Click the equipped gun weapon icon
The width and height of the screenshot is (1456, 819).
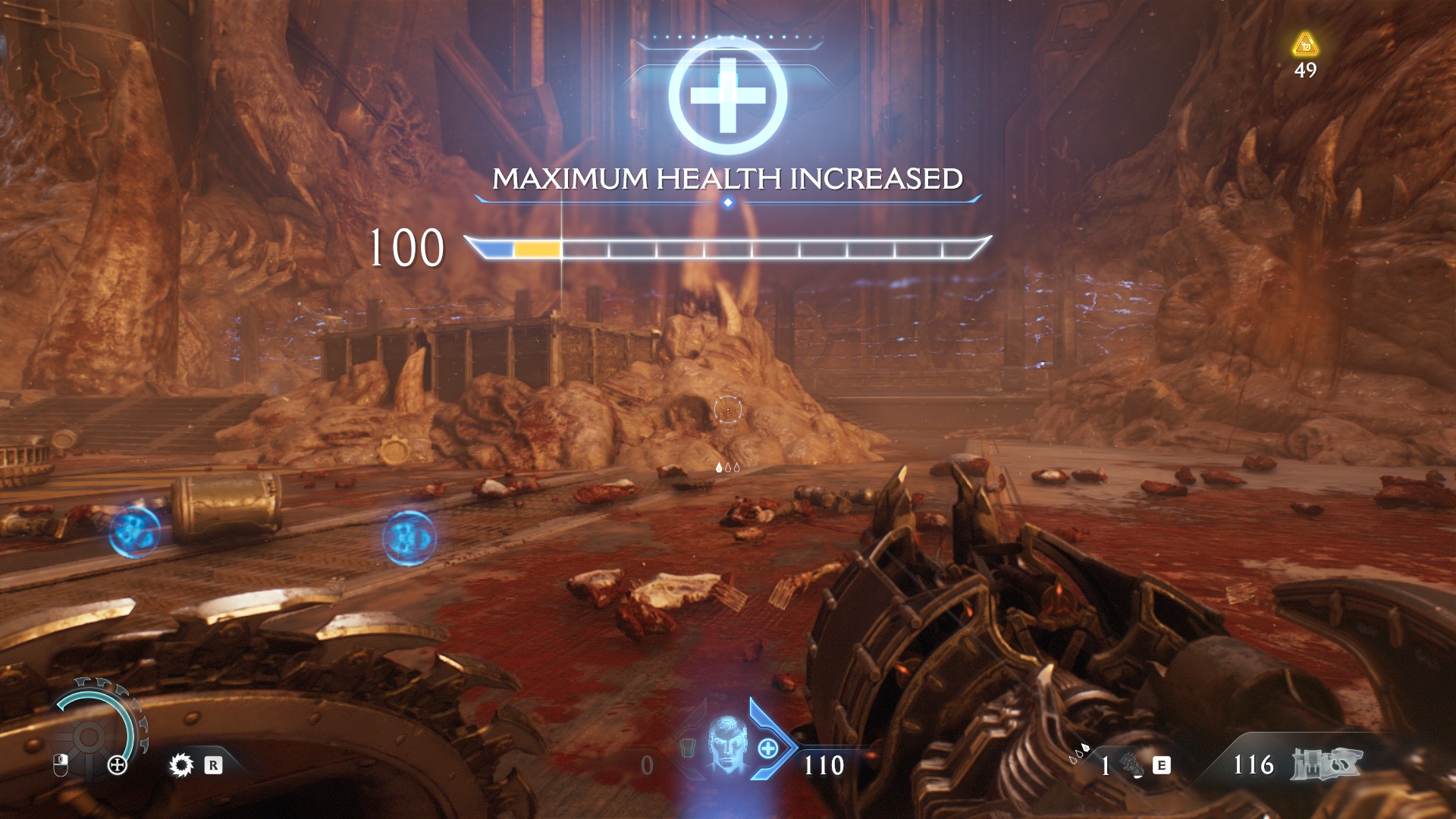[x=1326, y=764]
